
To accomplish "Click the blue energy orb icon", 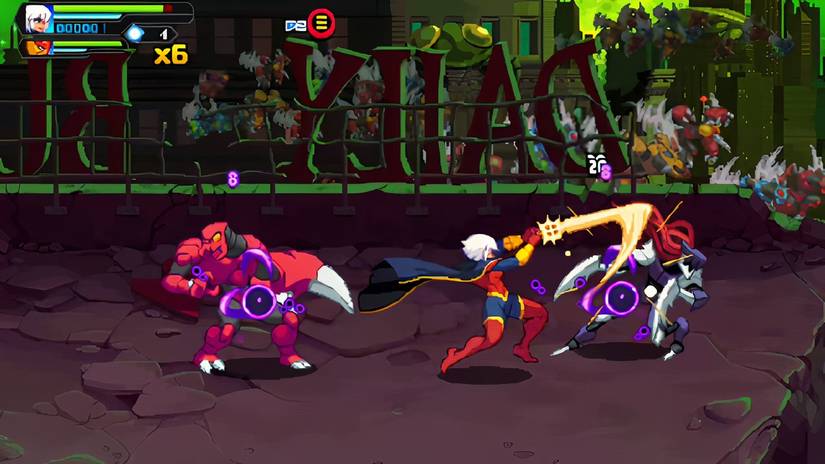I will (x=134, y=33).
